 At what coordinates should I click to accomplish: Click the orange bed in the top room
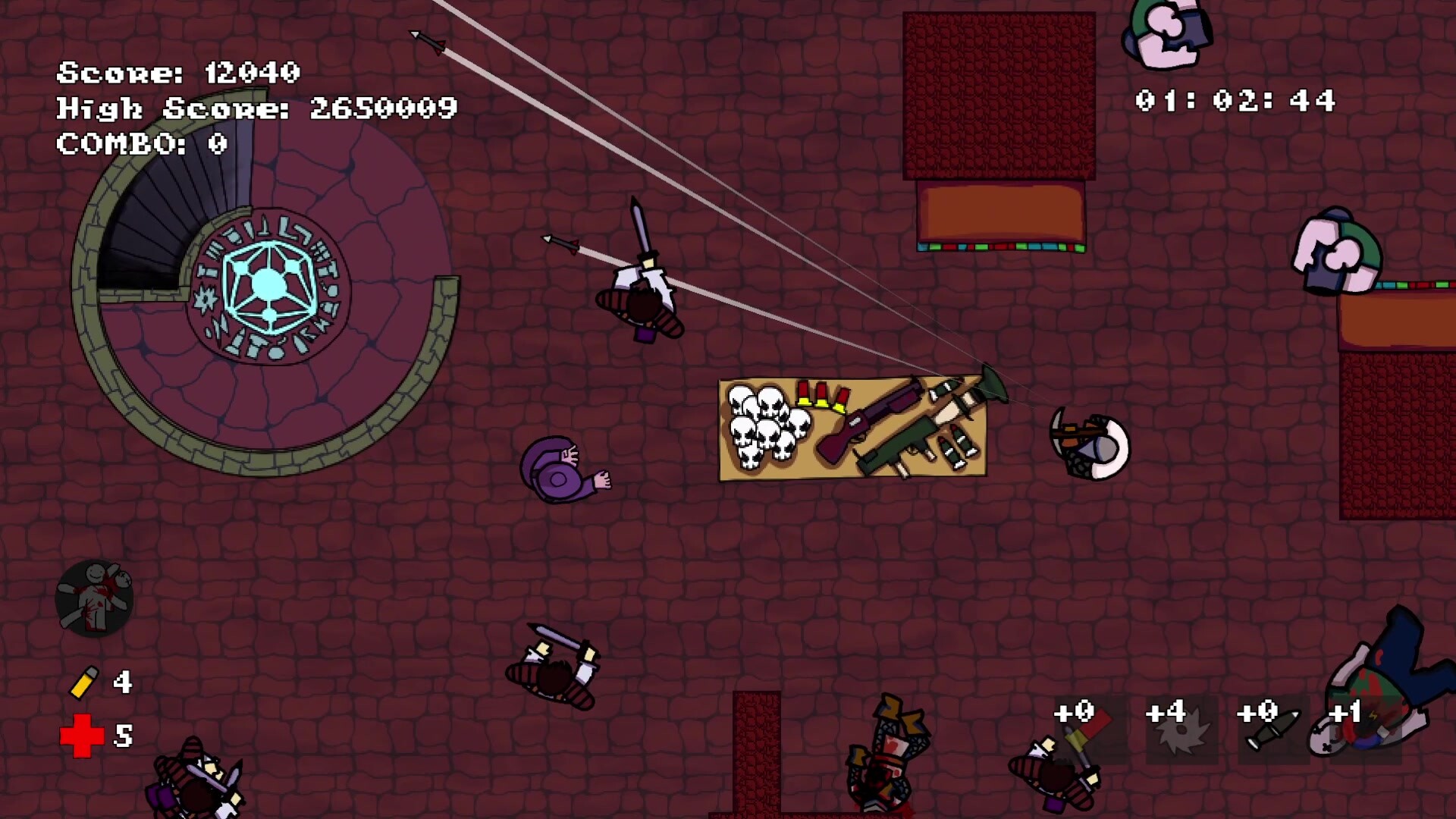coord(999,216)
